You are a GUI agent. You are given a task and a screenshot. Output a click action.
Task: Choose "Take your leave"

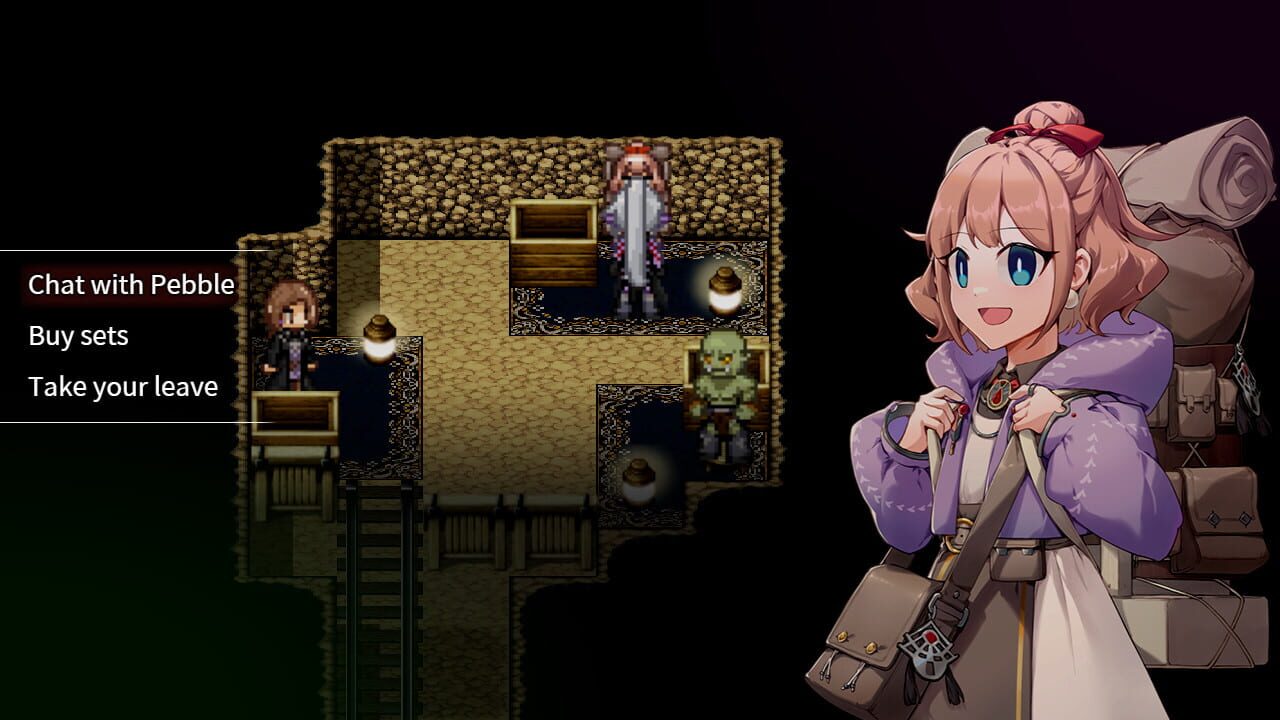[x=124, y=386]
